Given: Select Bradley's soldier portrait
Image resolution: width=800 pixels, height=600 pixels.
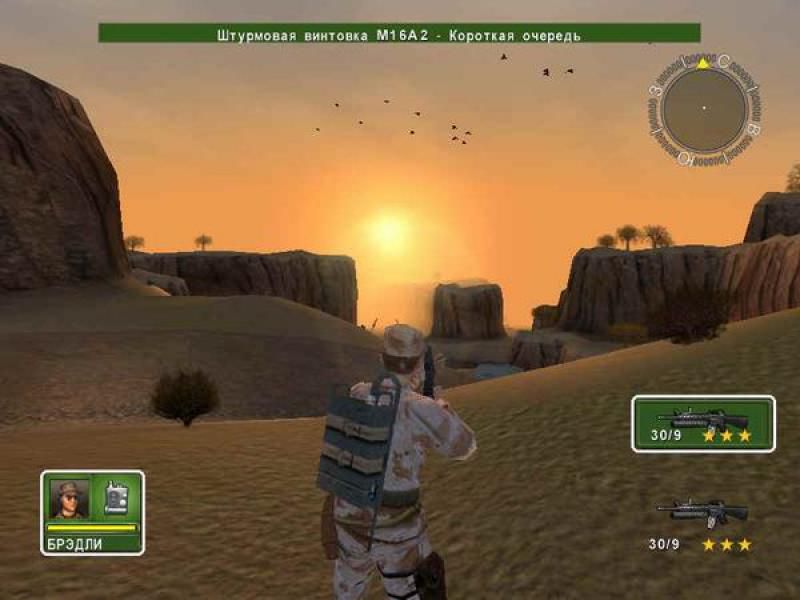Looking at the screenshot, I should [70, 498].
